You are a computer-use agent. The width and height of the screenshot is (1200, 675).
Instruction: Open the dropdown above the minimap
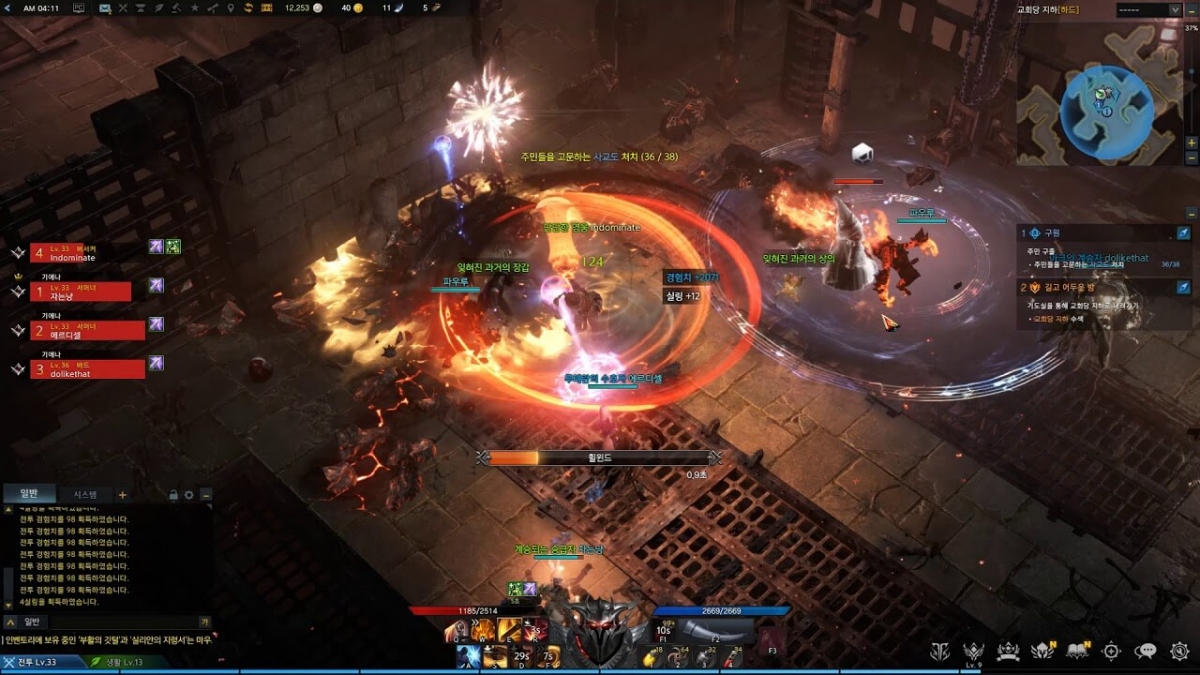coord(1148,9)
